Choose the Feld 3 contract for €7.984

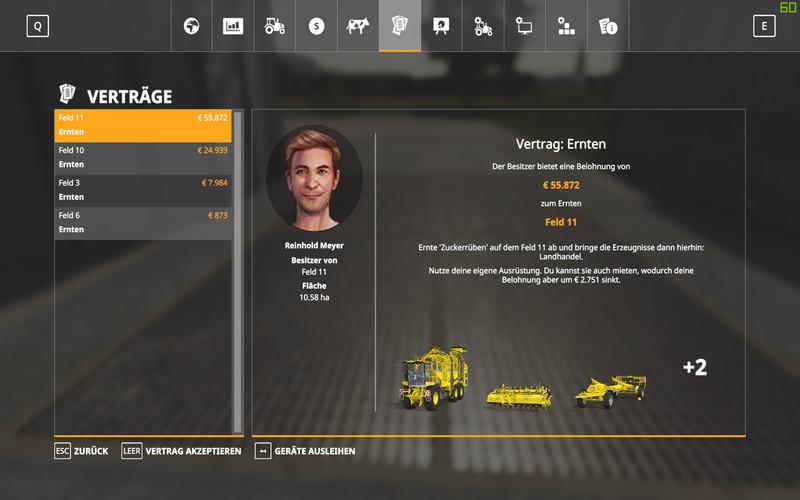tap(143, 190)
